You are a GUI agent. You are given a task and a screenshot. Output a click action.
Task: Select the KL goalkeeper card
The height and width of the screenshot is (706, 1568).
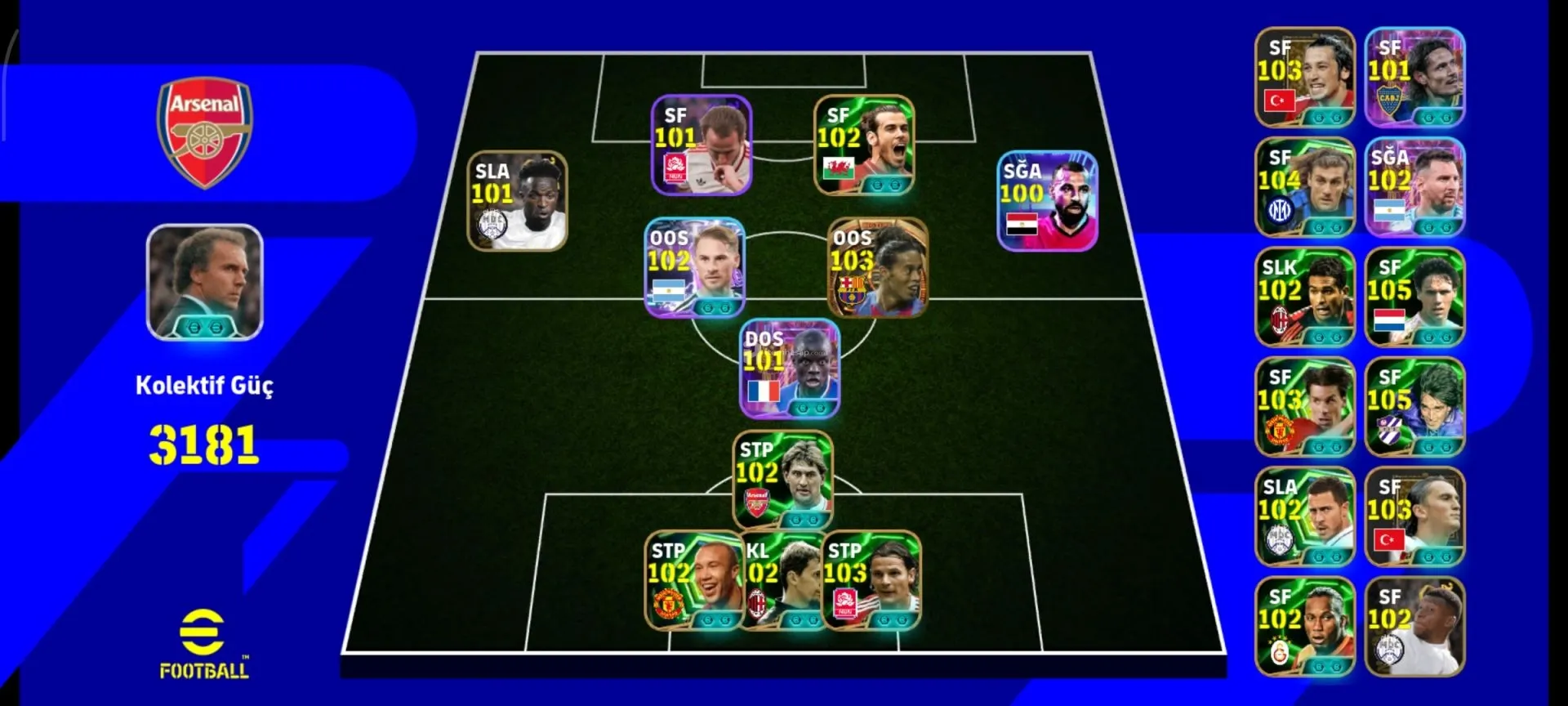[x=782, y=581]
